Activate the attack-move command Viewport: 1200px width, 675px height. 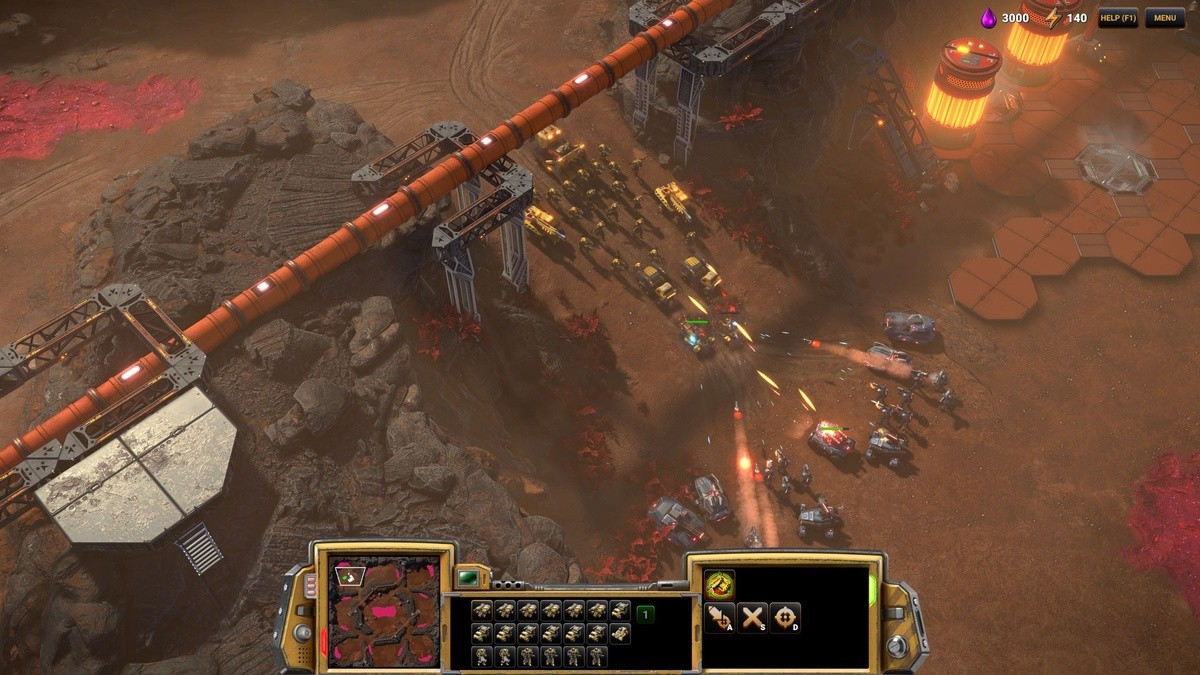click(719, 618)
